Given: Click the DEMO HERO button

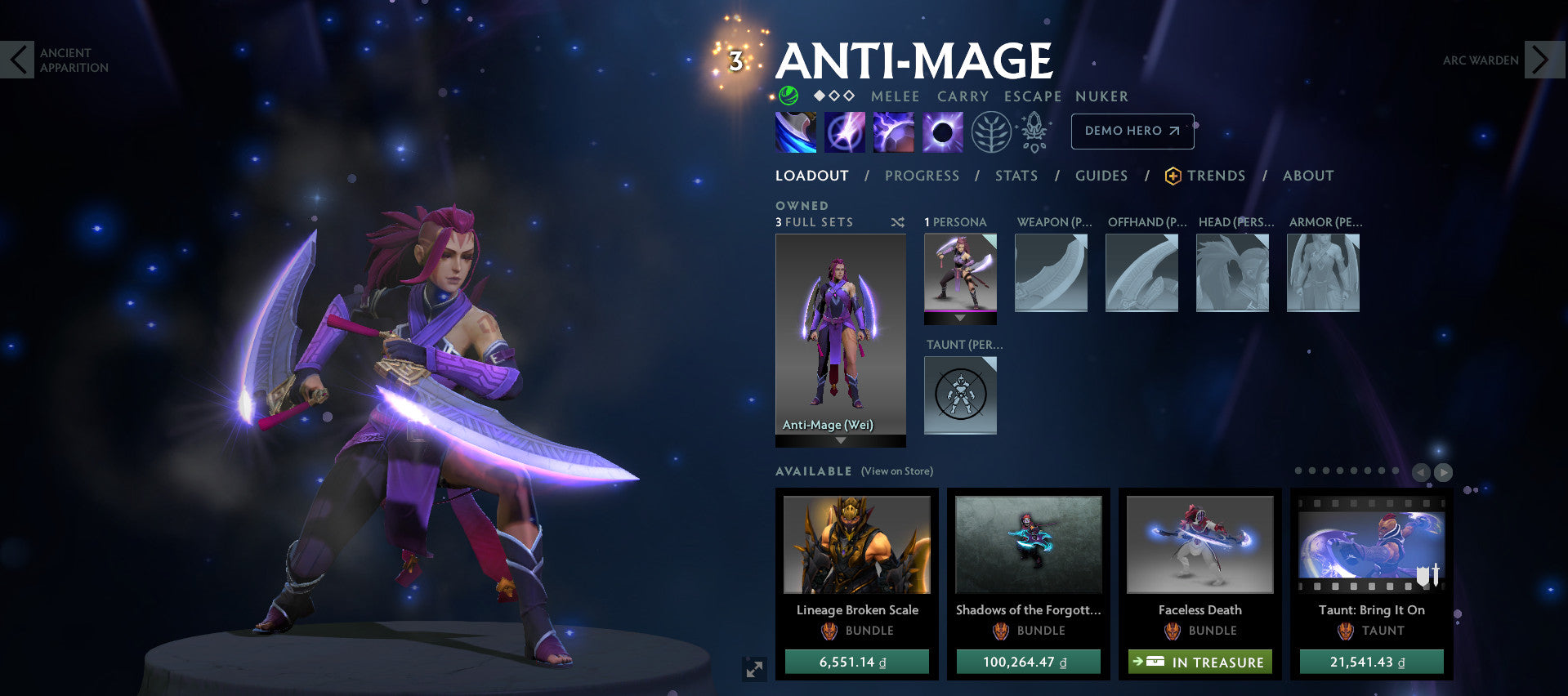Looking at the screenshot, I should point(1132,131).
